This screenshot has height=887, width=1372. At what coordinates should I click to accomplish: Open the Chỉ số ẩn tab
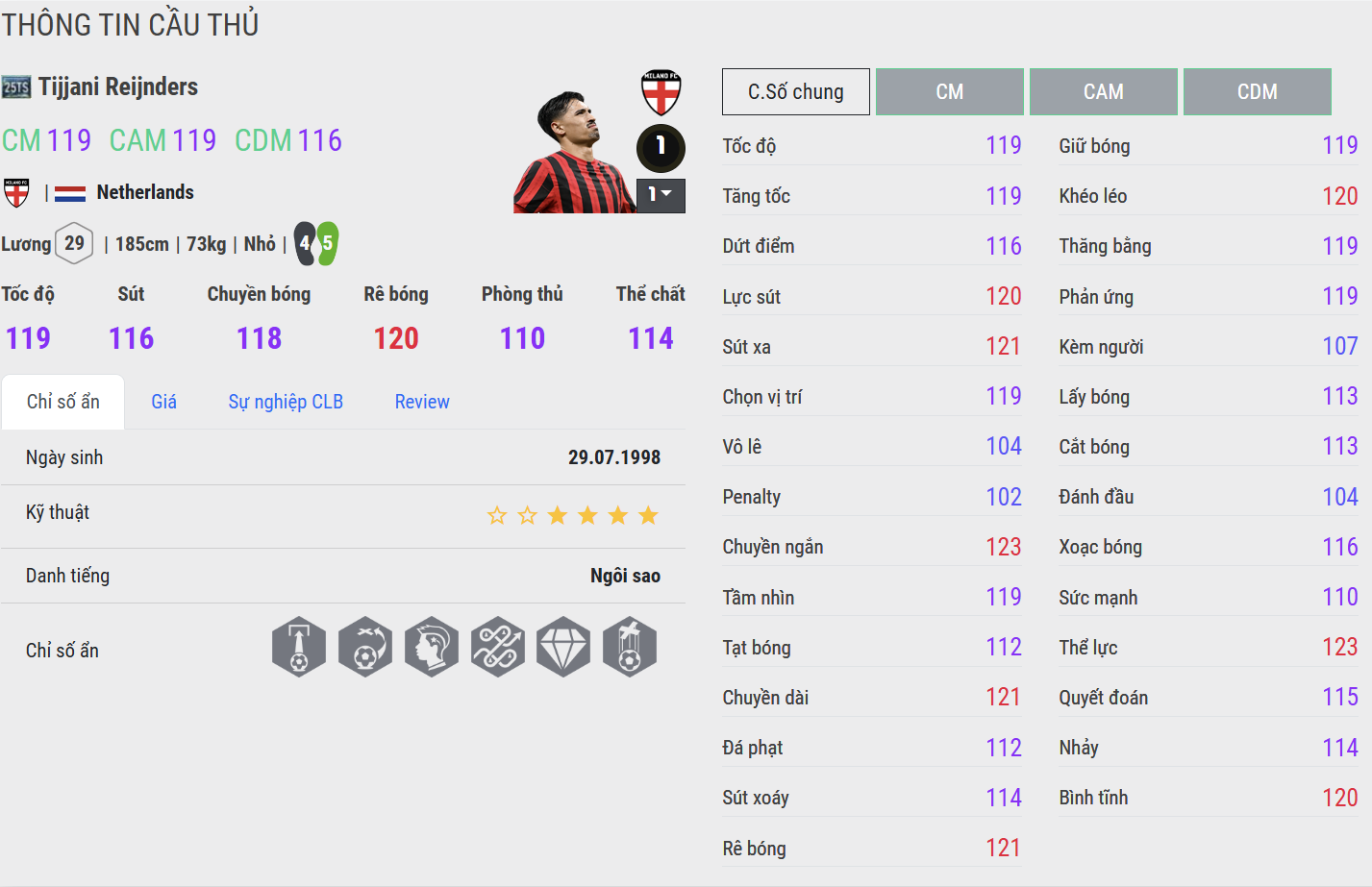click(x=63, y=402)
